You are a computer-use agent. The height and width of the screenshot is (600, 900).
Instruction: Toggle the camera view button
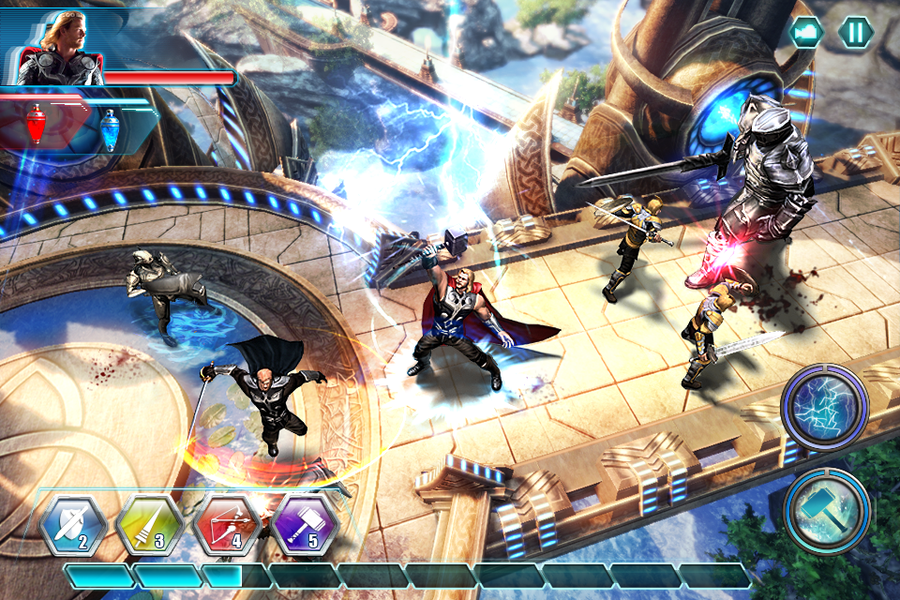[806, 32]
